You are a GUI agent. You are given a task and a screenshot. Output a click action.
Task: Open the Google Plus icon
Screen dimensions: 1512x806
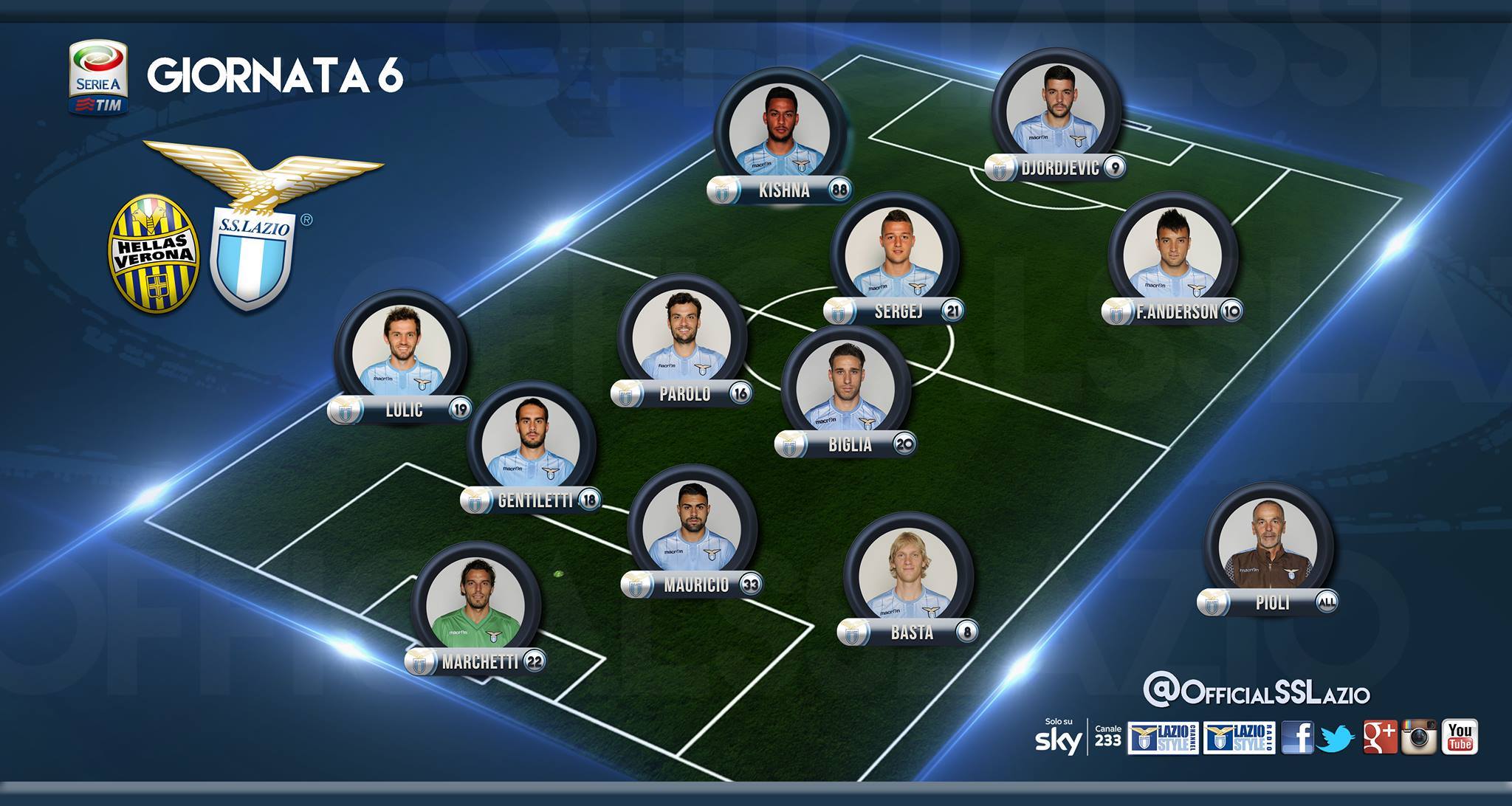[x=1380, y=737]
